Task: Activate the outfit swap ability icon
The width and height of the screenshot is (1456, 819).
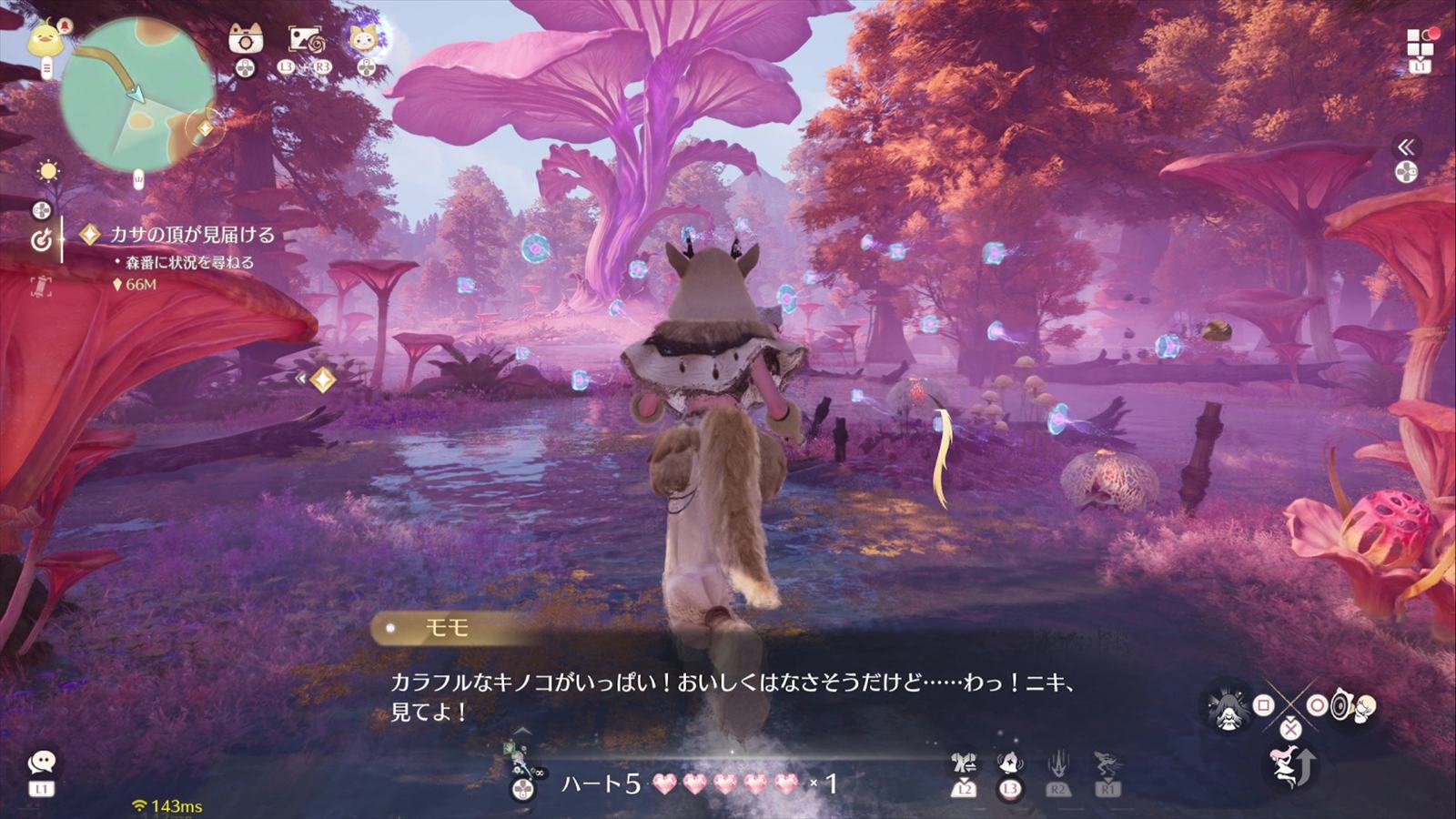Action: pos(965,763)
